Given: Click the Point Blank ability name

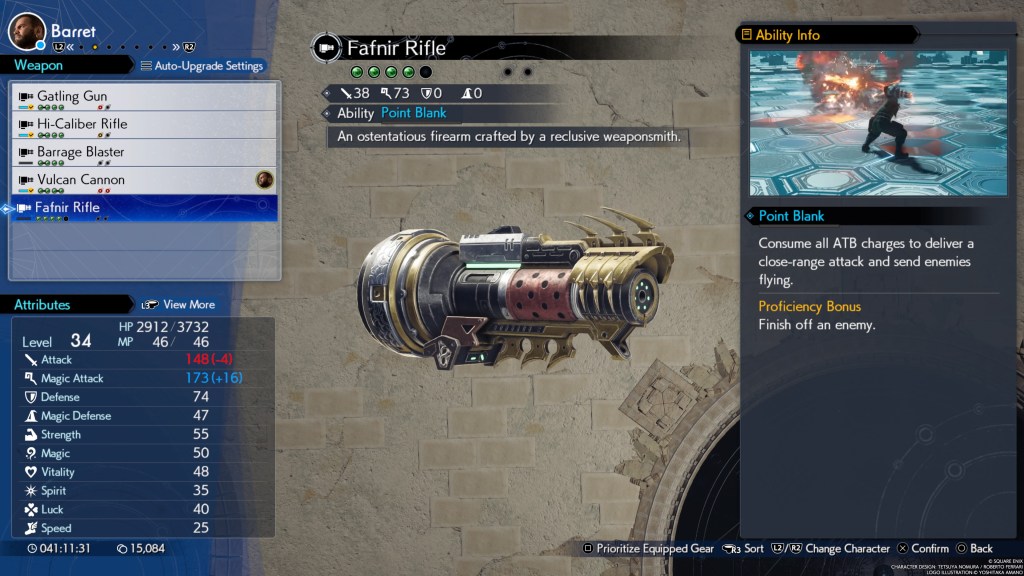Looking at the screenshot, I should point(414,113).
